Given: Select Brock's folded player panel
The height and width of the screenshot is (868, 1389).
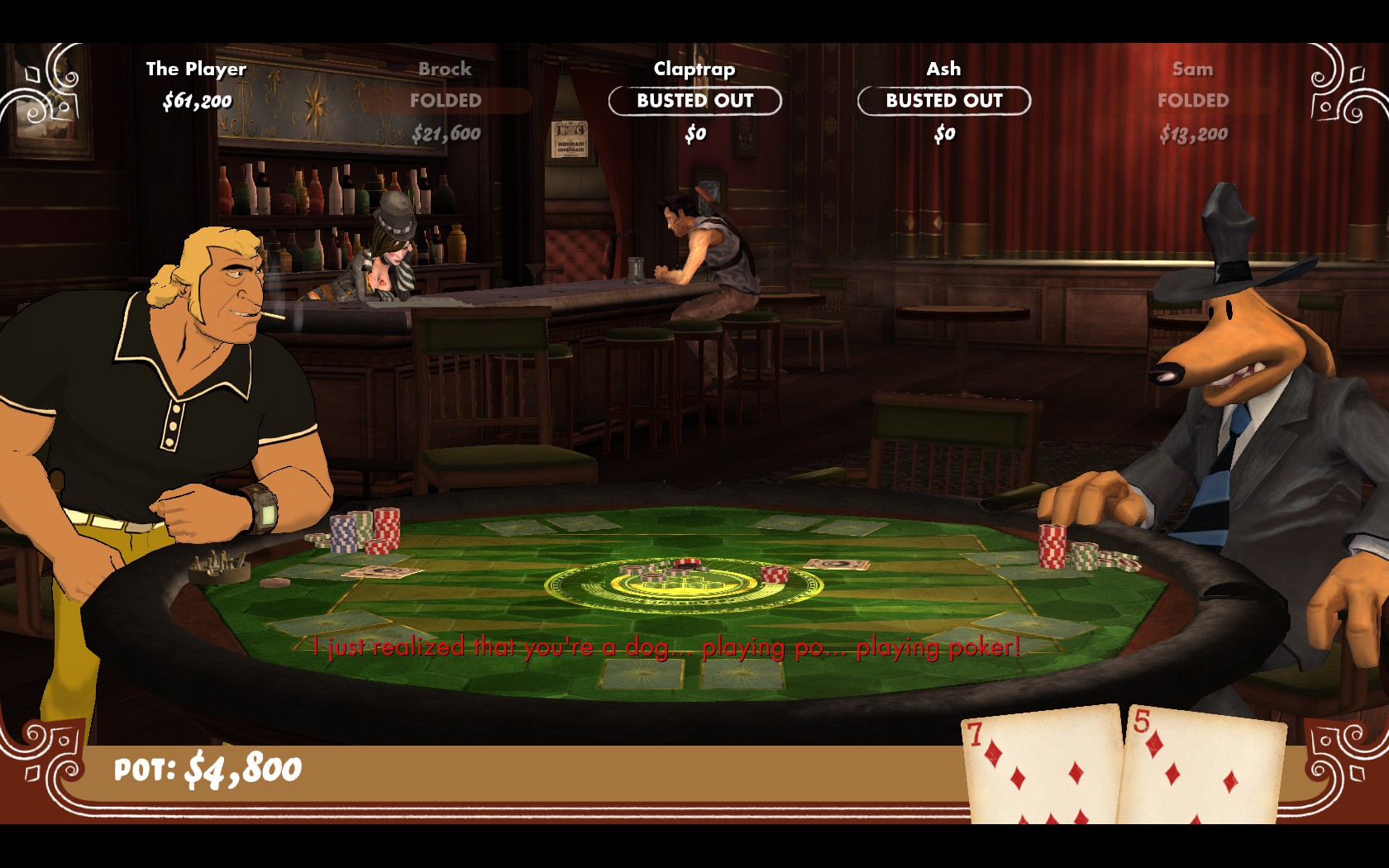Looking at the screenshot, I should (x=446, y=101).
